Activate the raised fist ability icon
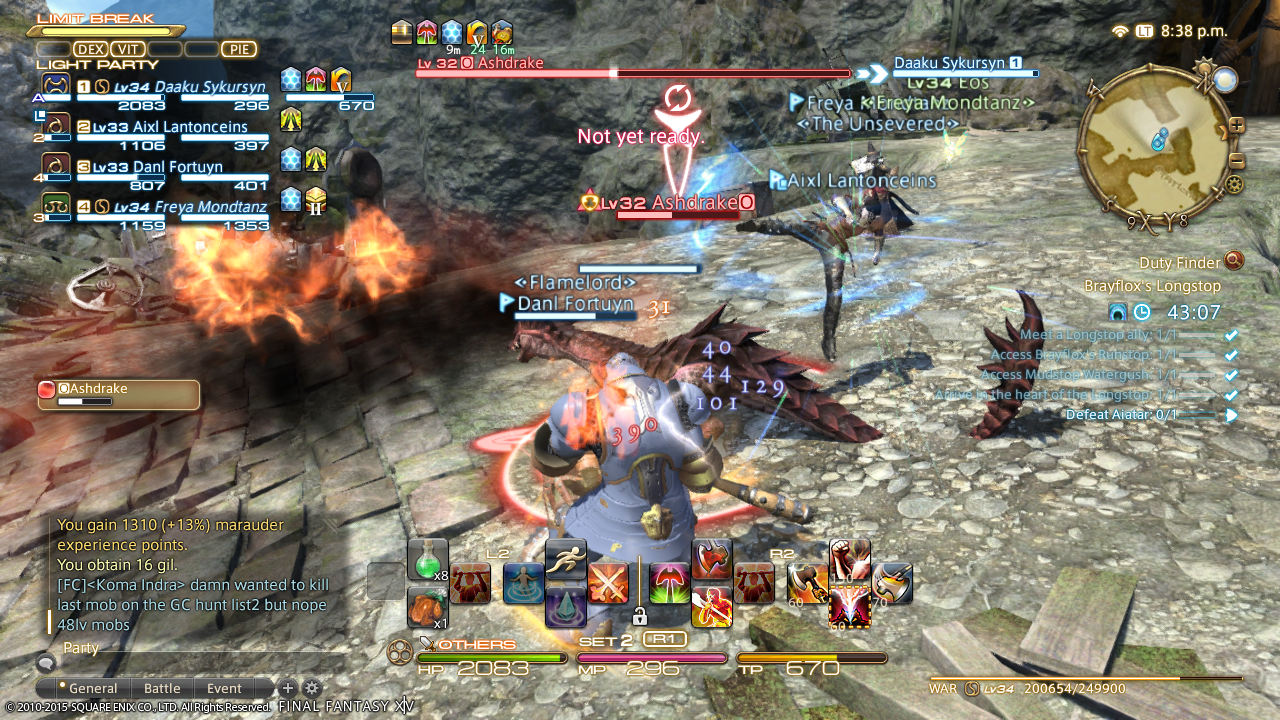The image size is (1280, 720). coord(849,560)
